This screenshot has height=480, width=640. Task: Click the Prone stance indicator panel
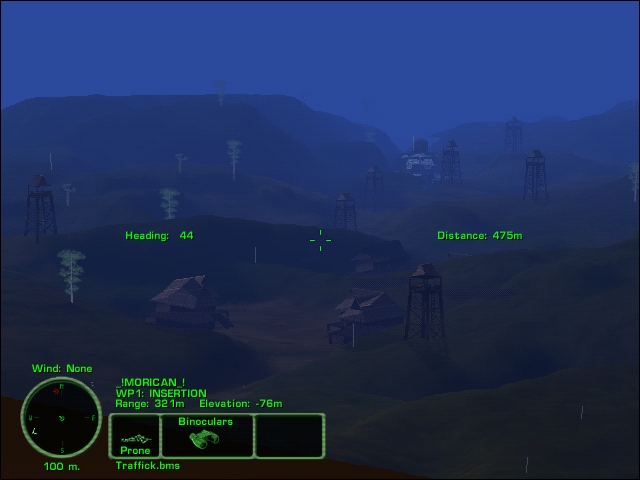(x=135, y=438)
